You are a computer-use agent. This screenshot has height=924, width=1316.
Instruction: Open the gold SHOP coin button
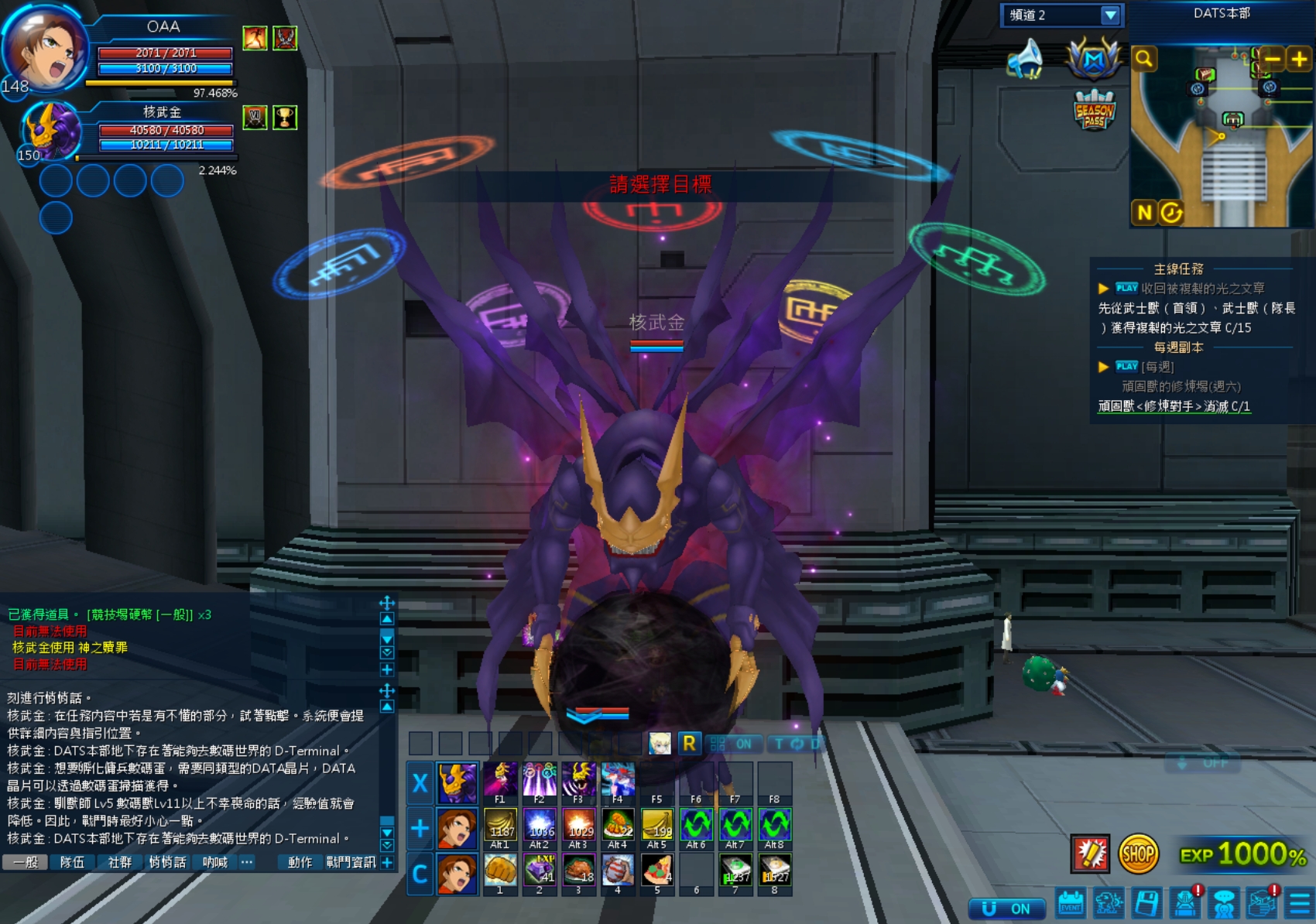[x=1138, y=854]
